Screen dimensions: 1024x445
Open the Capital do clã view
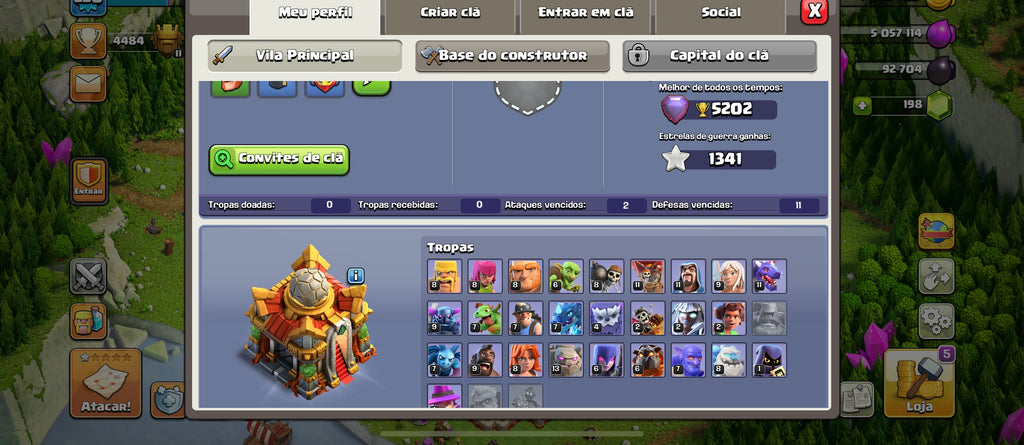point(719,56)
